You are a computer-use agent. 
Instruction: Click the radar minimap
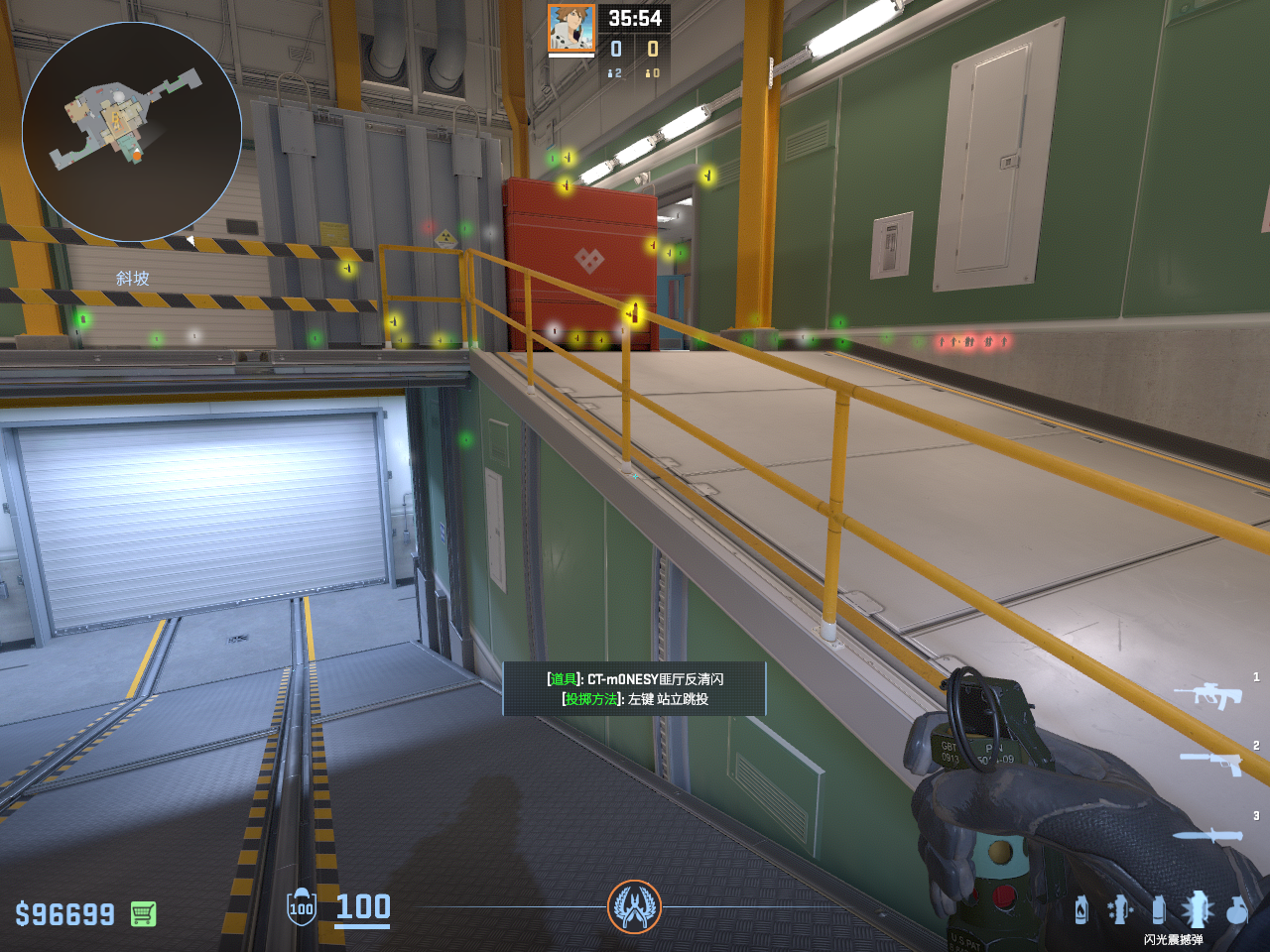(132, 132)
